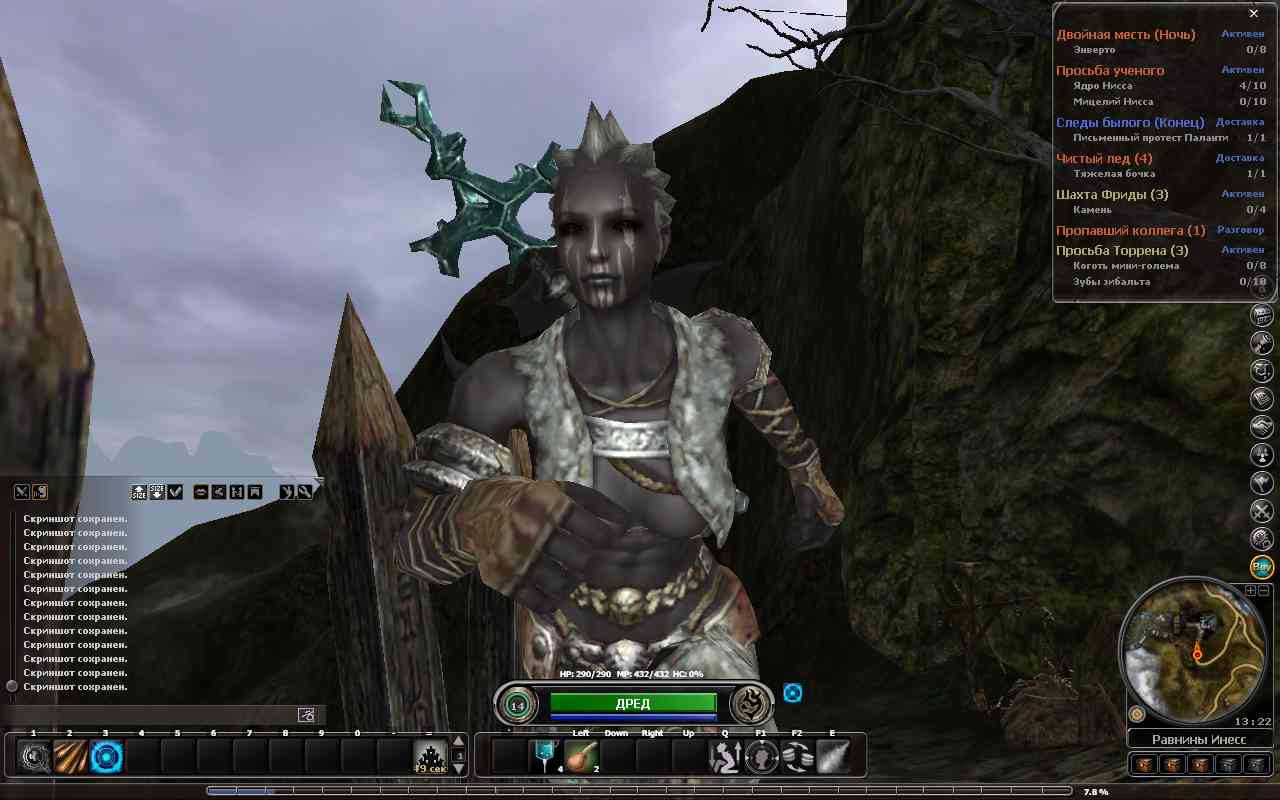Open the Просьба ученого quest entry
The image size is (1280, 800).
pos(1110,71)
